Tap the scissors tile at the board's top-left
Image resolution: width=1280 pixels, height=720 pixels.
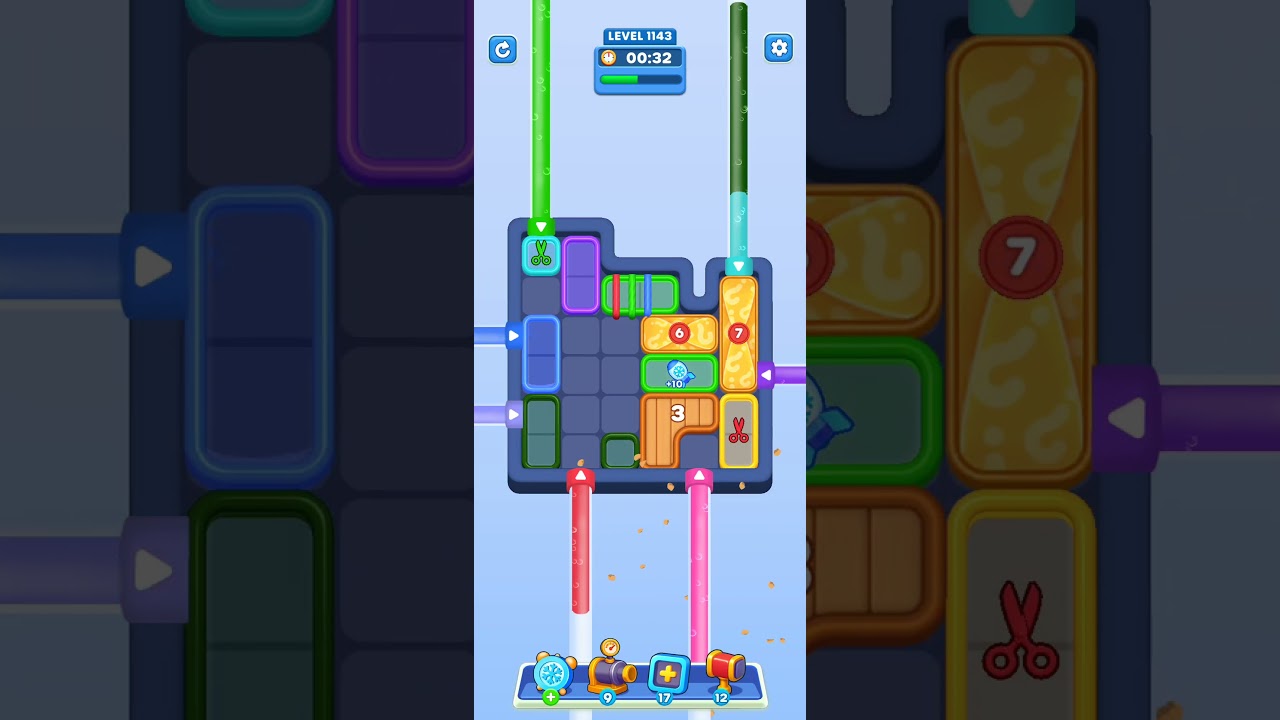coord(541,256)
